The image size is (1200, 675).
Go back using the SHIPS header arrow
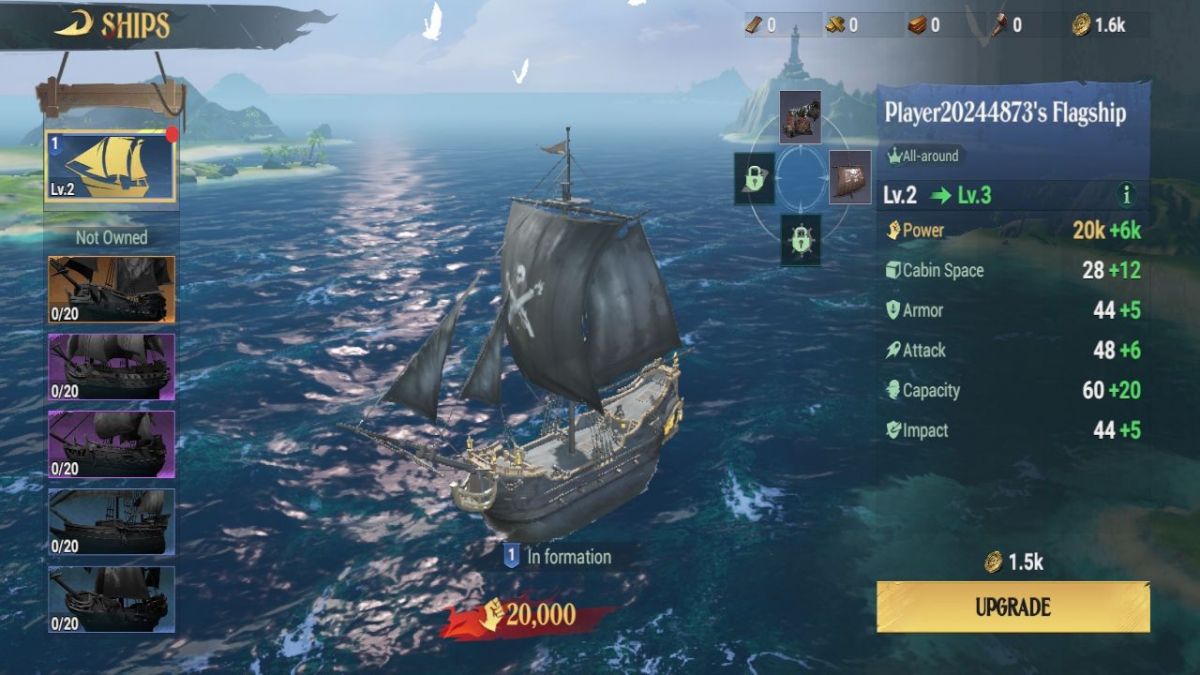pos(75,24)
